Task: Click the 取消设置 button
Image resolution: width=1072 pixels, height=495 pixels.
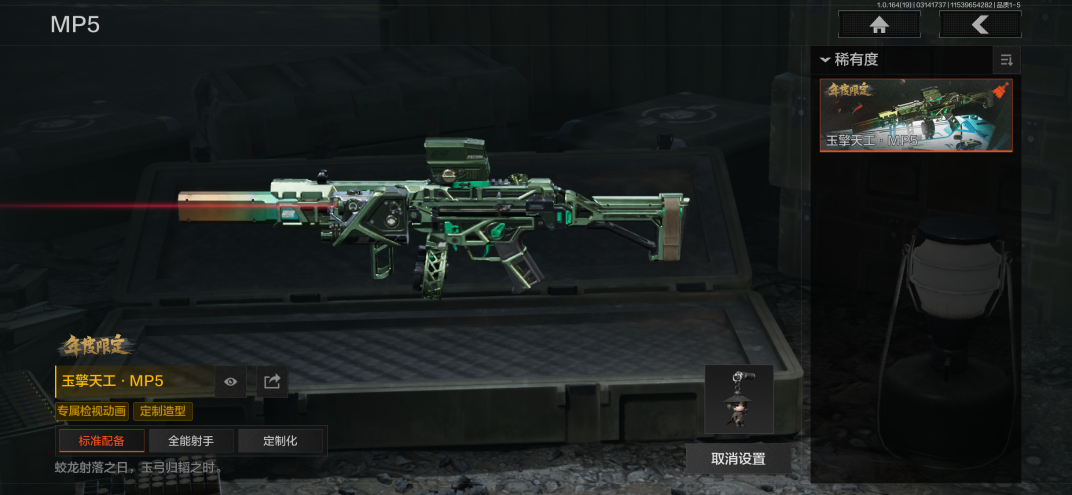Action: pyautogui.click(x=738, y=459)
